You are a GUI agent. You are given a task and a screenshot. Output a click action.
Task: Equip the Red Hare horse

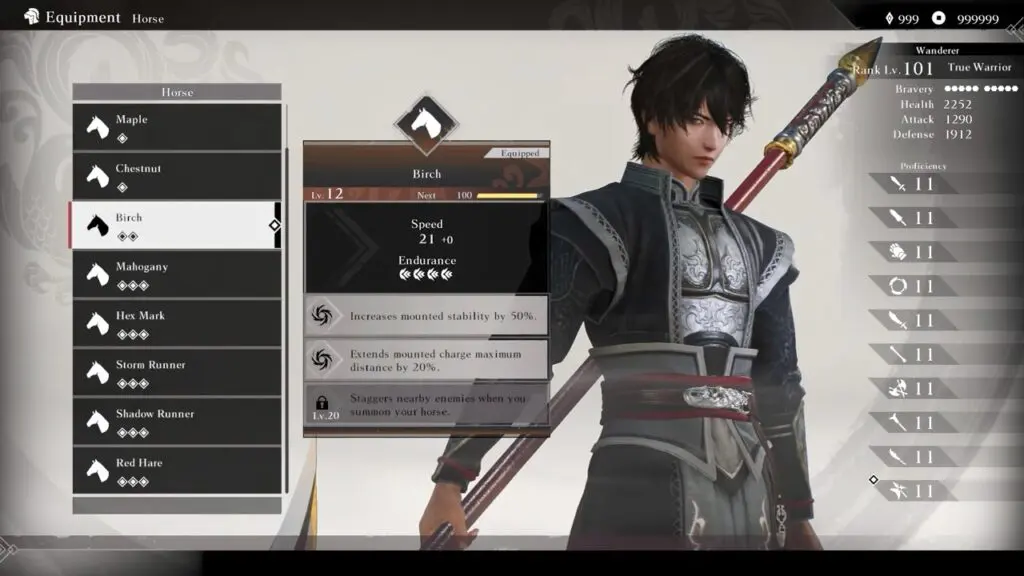click(x=176, y=470)
